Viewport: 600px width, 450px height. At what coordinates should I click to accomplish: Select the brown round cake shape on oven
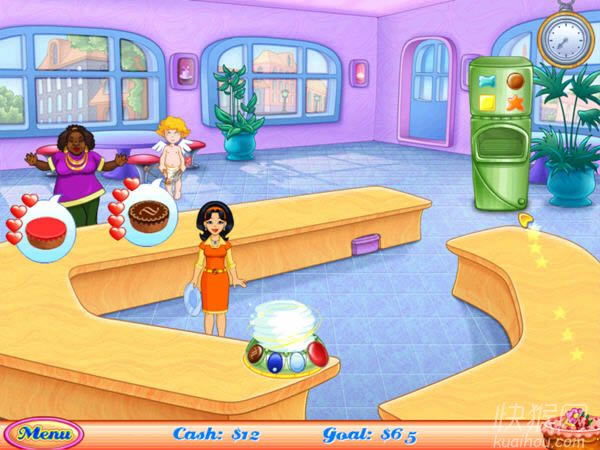(516, 79)
